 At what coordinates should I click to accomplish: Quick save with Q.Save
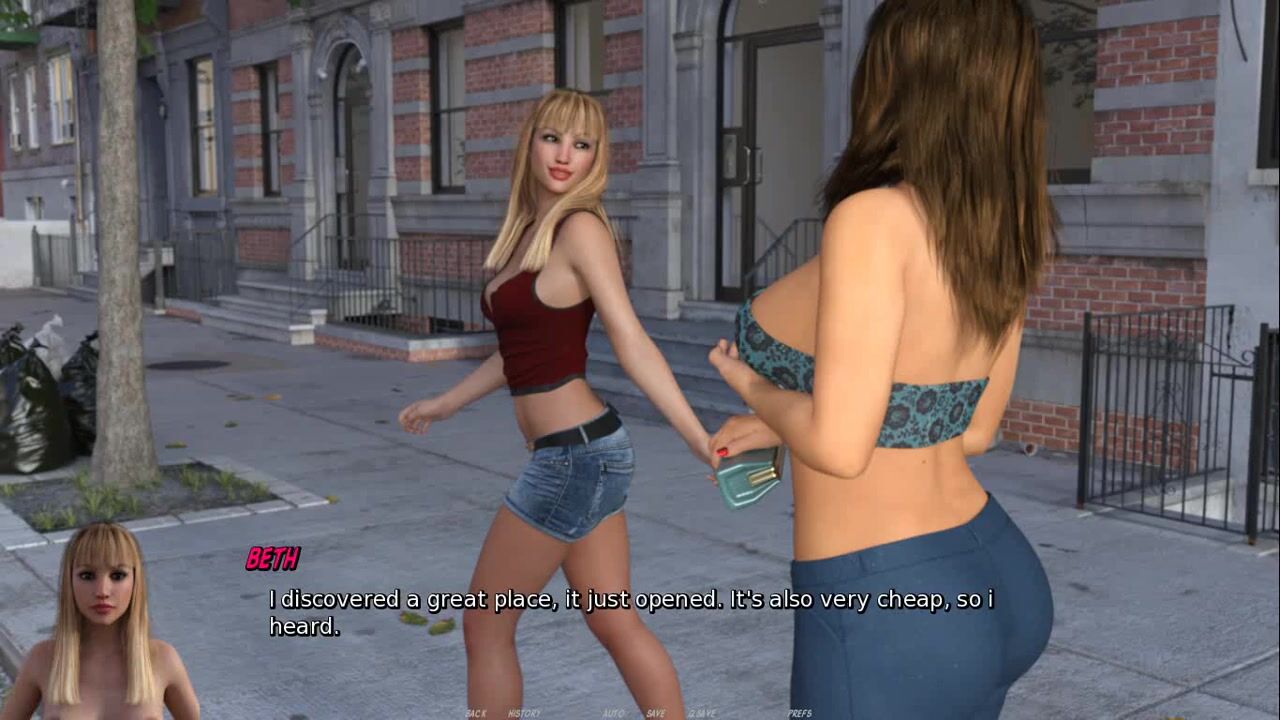pyautogui.click(x=701, y=713)
